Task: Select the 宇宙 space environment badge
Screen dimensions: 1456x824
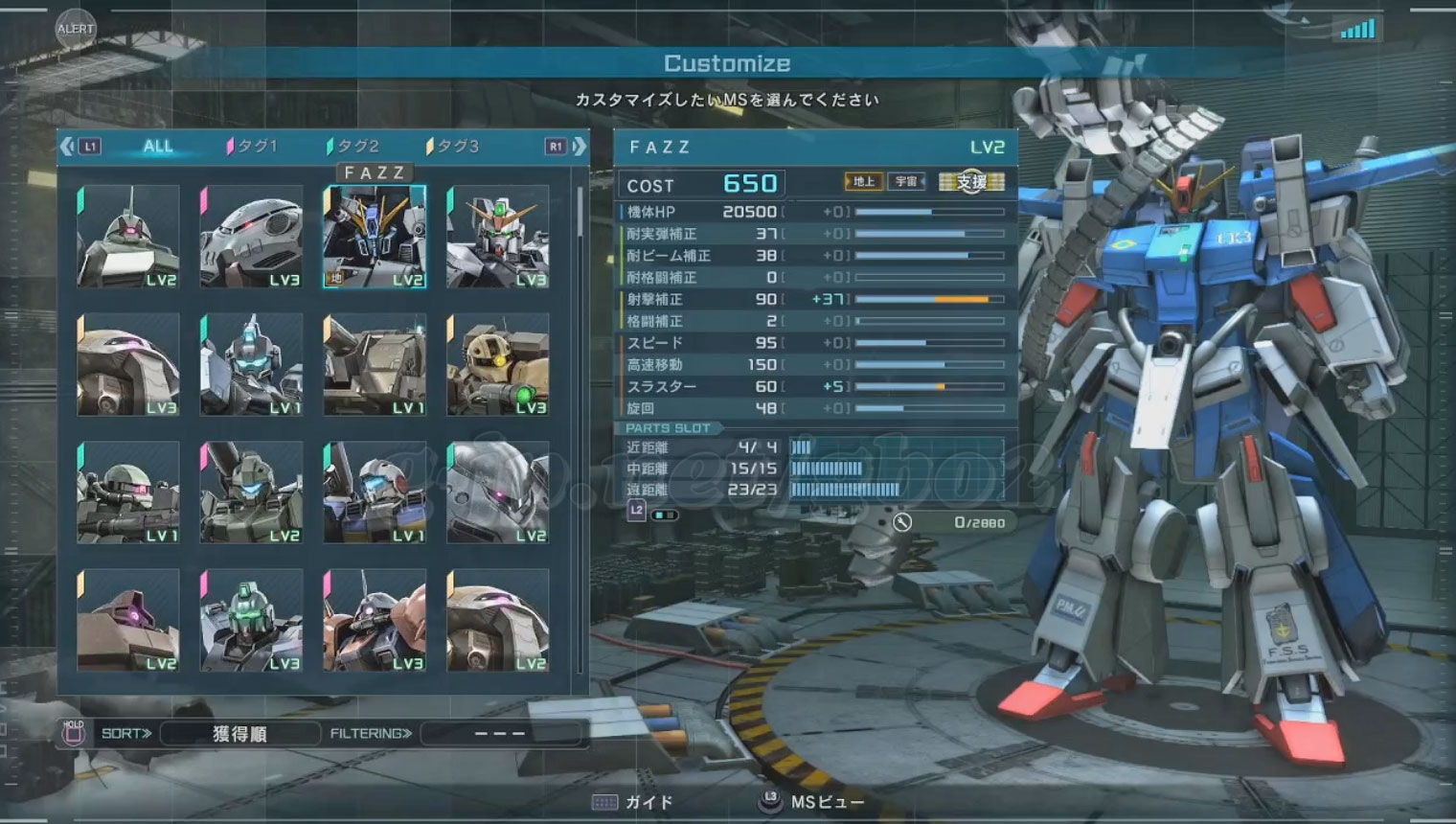Action: coord(906,181)
